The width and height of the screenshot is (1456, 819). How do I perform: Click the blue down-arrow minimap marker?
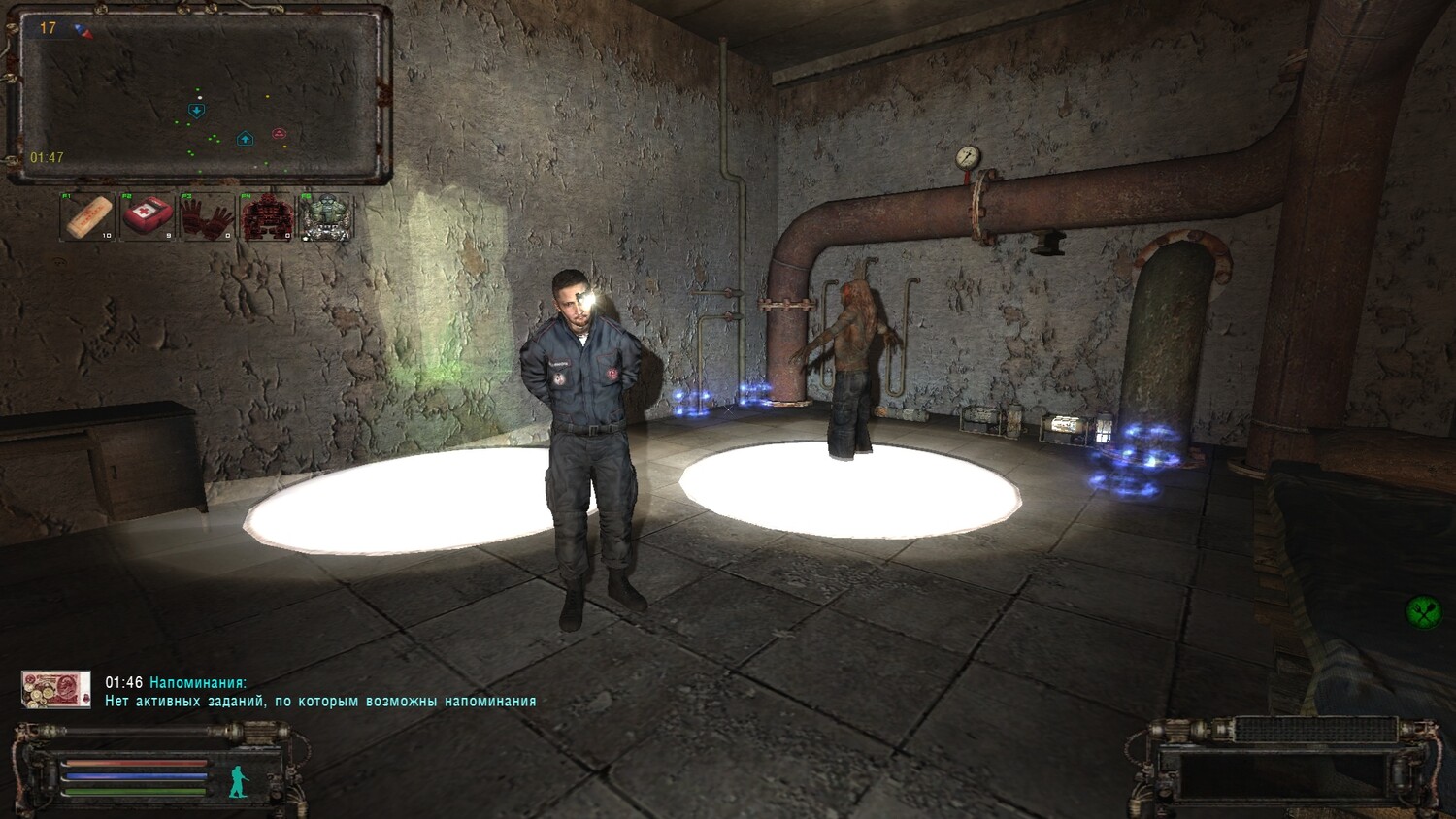coord(197,111)
